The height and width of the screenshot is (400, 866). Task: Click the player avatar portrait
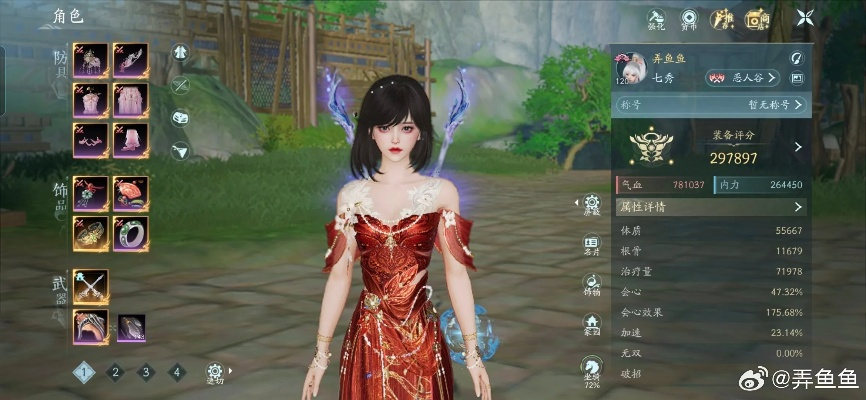630,68
